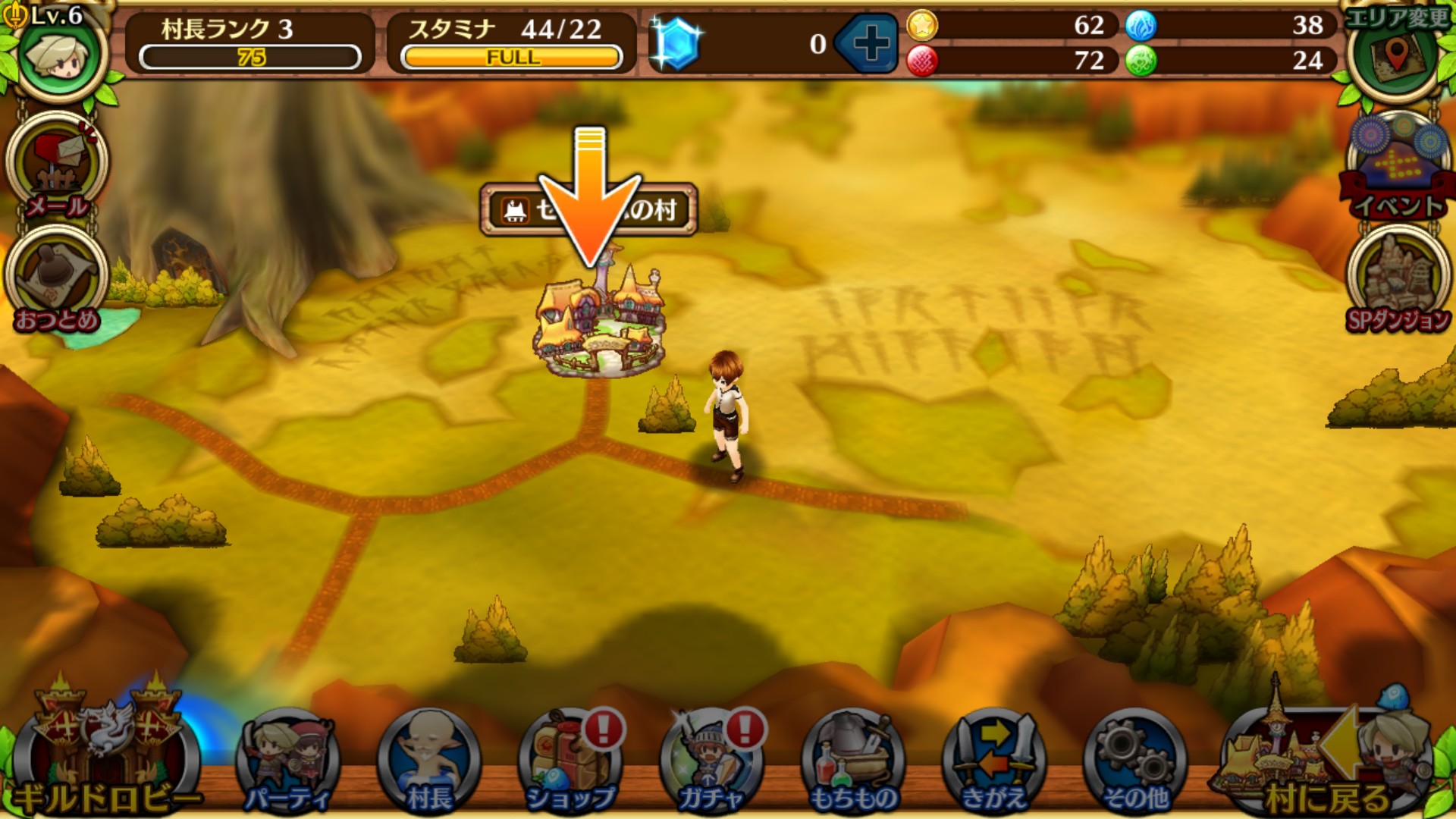
Task: Open the おつとめ duties menu
Action: [57, 282]
